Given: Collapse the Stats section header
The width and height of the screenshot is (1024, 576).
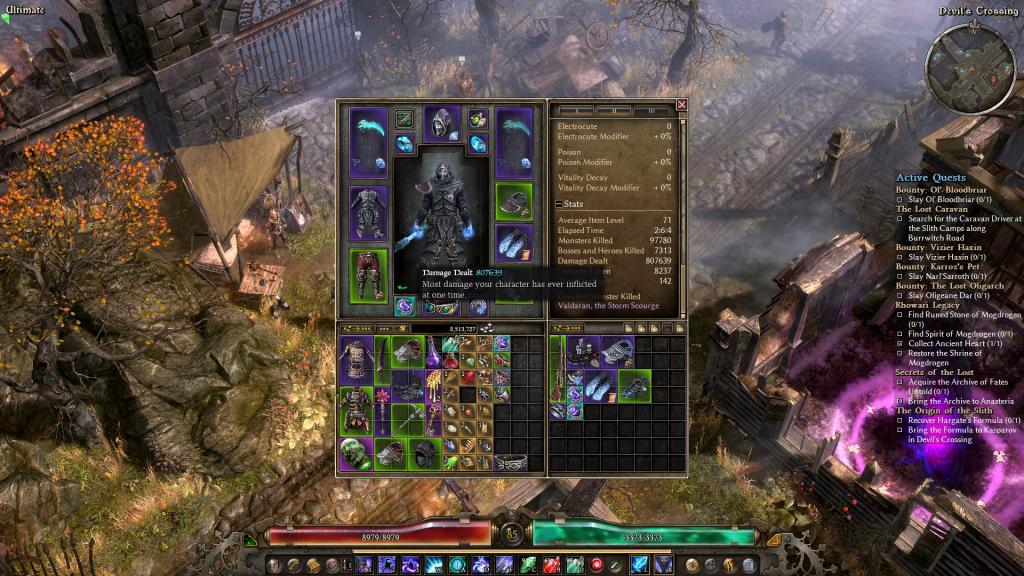Looking at the screenshot, I should (560, 204).
